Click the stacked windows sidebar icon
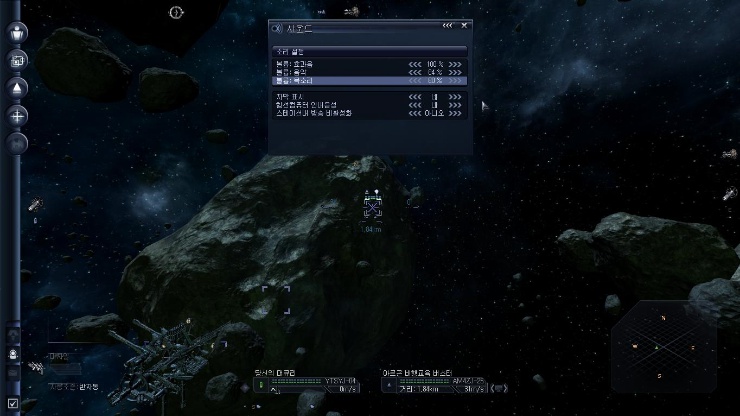The width and height of the screenshot is (740, 416). pyautogui.click(x=18, y=60)
